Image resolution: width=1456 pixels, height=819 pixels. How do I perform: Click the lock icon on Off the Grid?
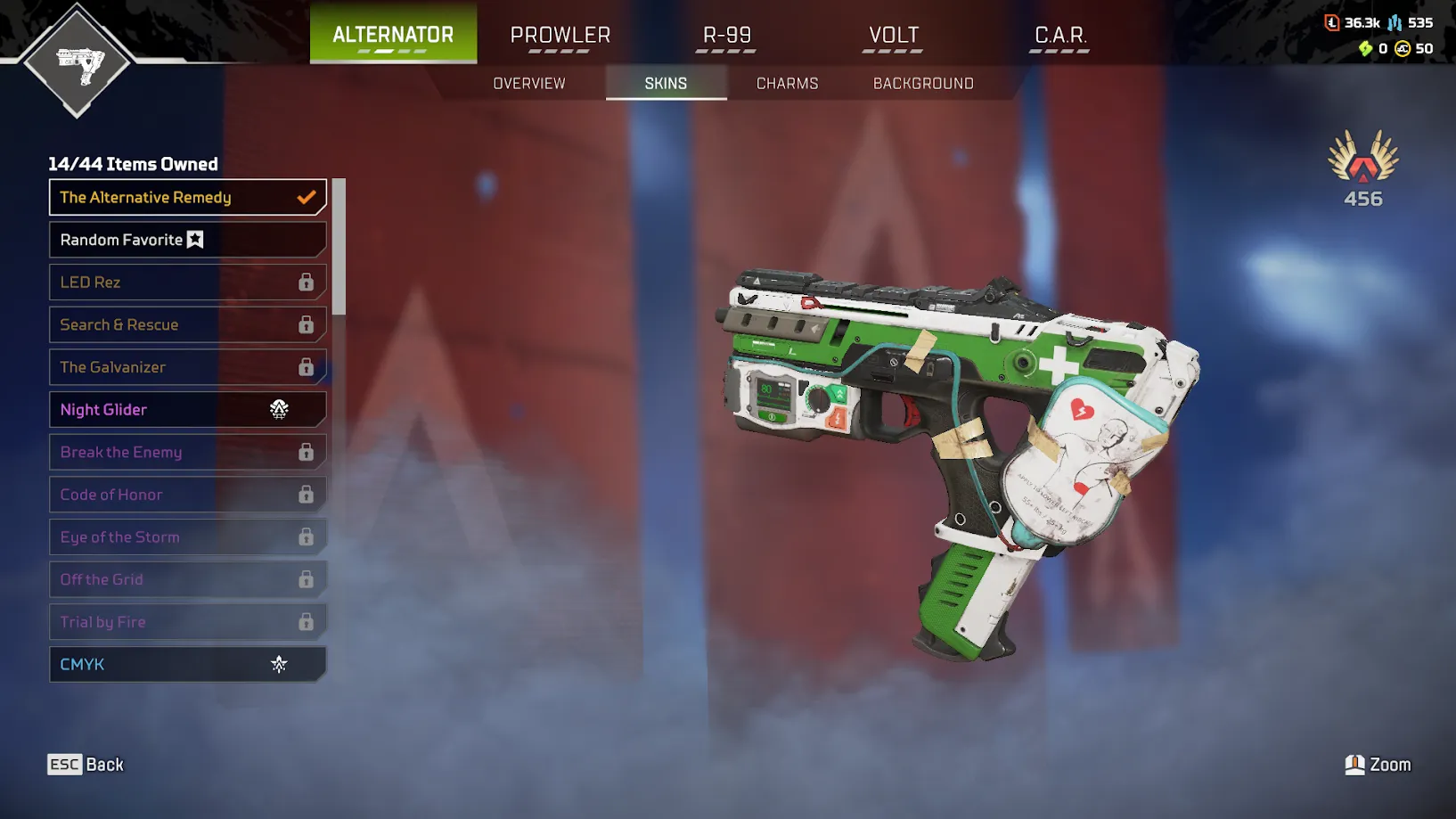click(307, 579)
